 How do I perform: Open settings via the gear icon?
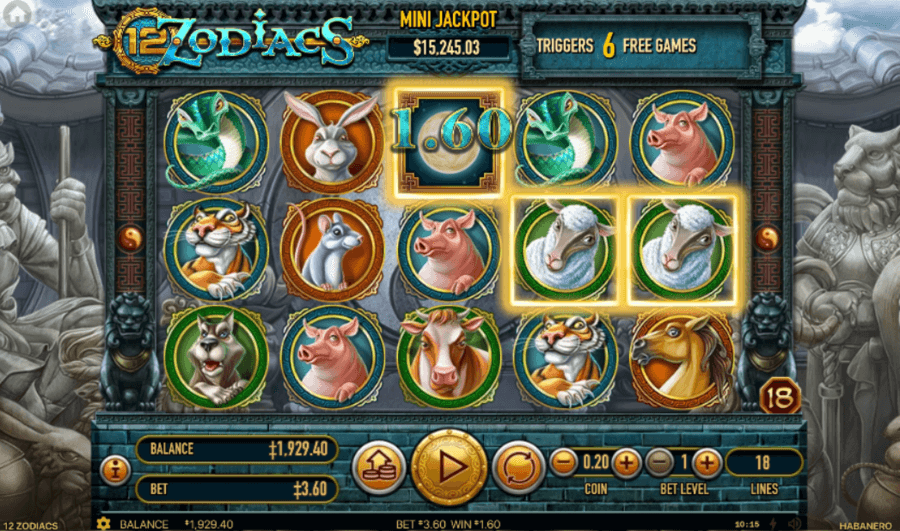103,523
